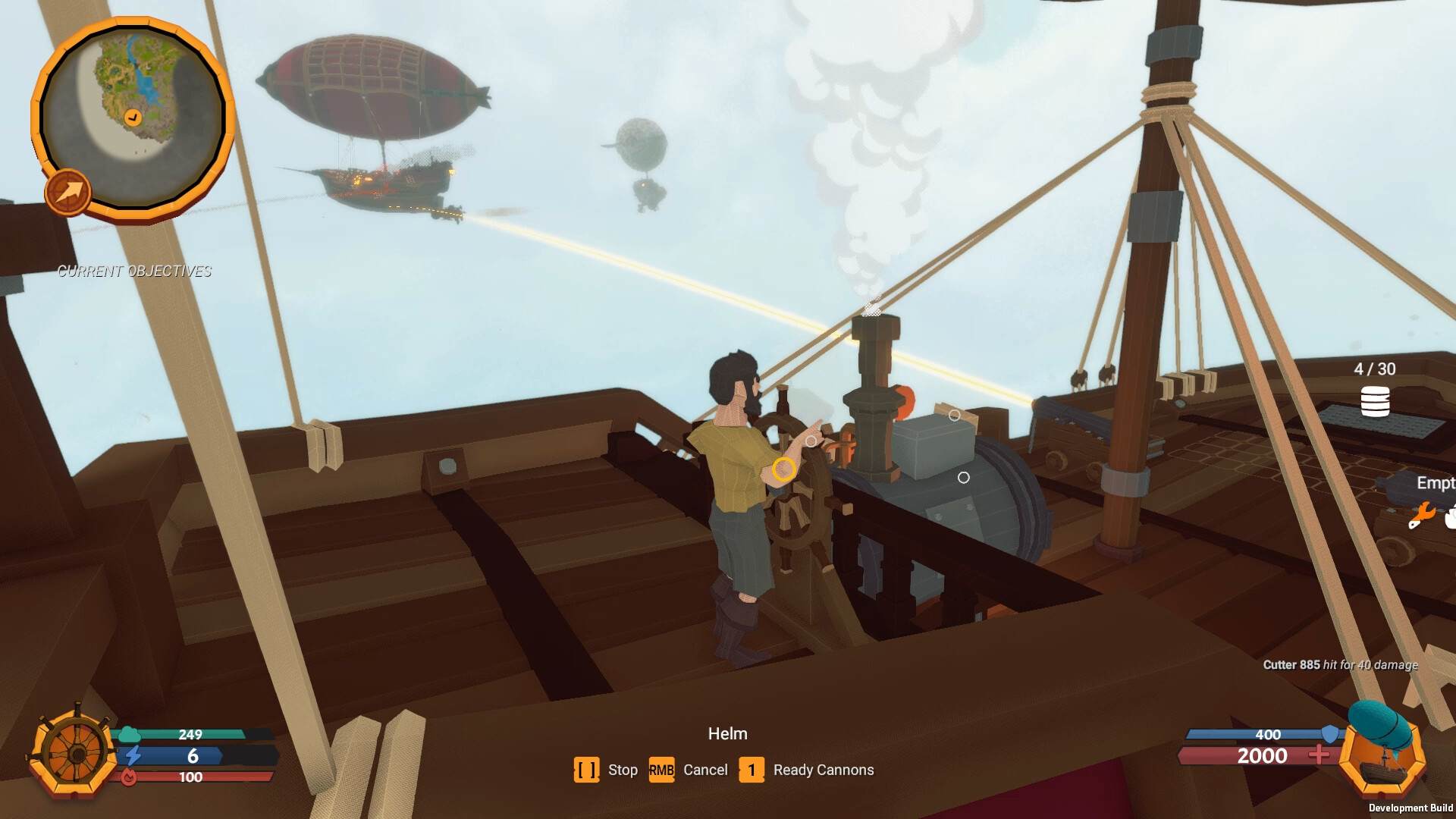This screenshot has height=819, width=1456.
Task: Click the Ready Cannons command
Action: (823, 769)
